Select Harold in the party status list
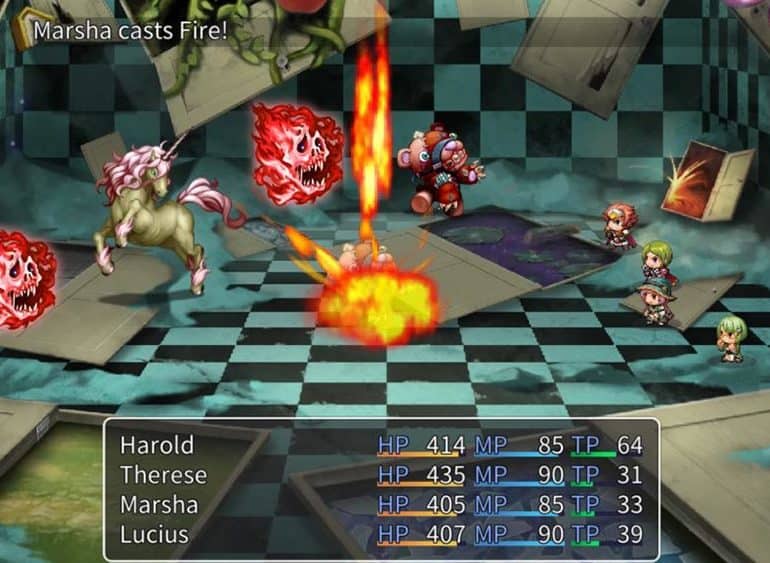 pos(157,445)
